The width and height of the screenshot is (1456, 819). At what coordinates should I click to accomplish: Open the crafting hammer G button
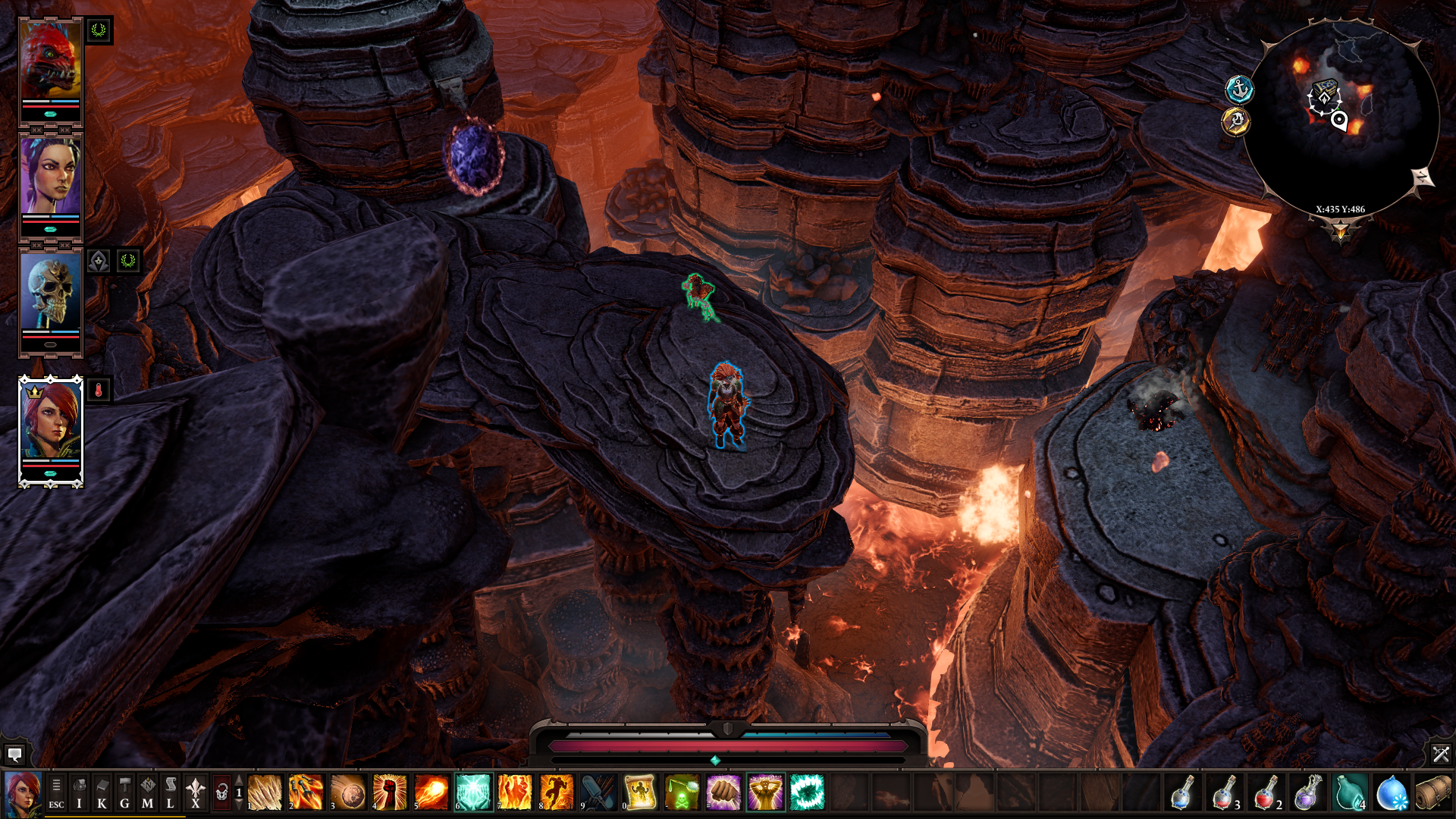124,793
